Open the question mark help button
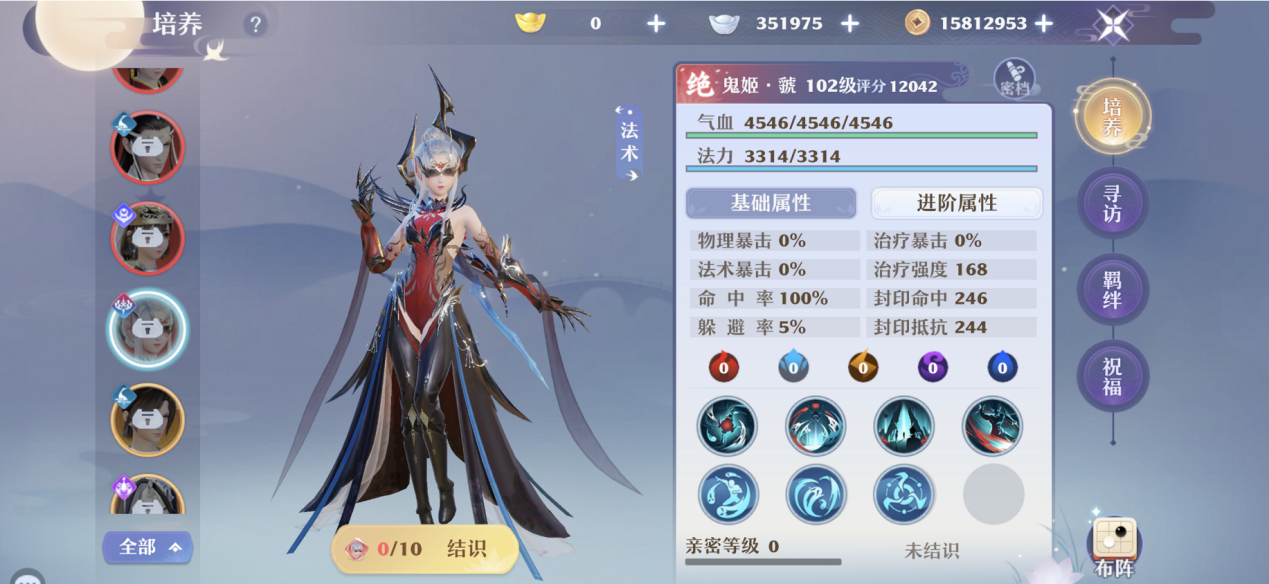 256,24
